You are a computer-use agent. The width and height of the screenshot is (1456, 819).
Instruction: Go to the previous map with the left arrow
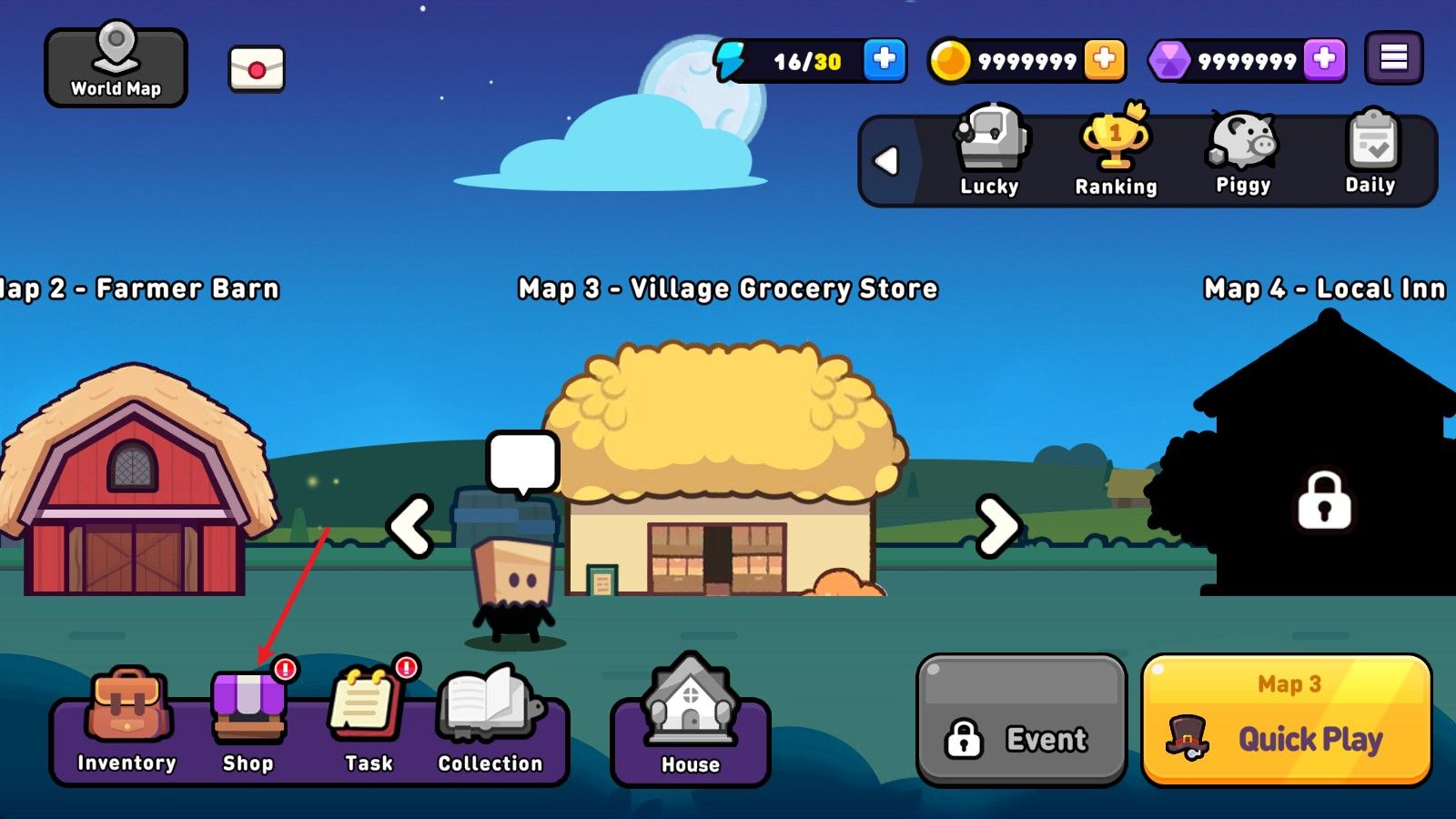click(x=410, y=526)
